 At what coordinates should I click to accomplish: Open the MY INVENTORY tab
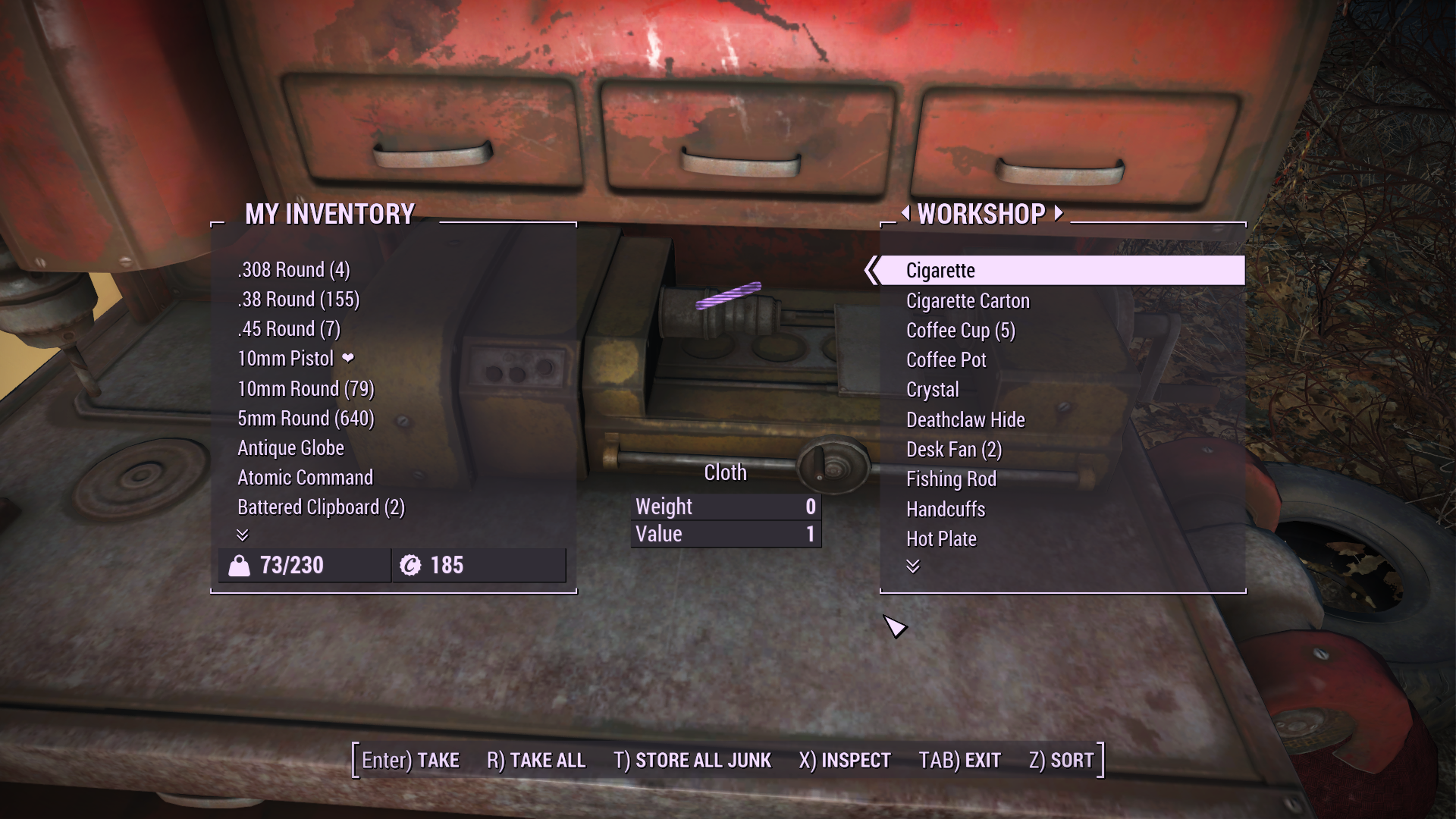click(x=328, y=215)
